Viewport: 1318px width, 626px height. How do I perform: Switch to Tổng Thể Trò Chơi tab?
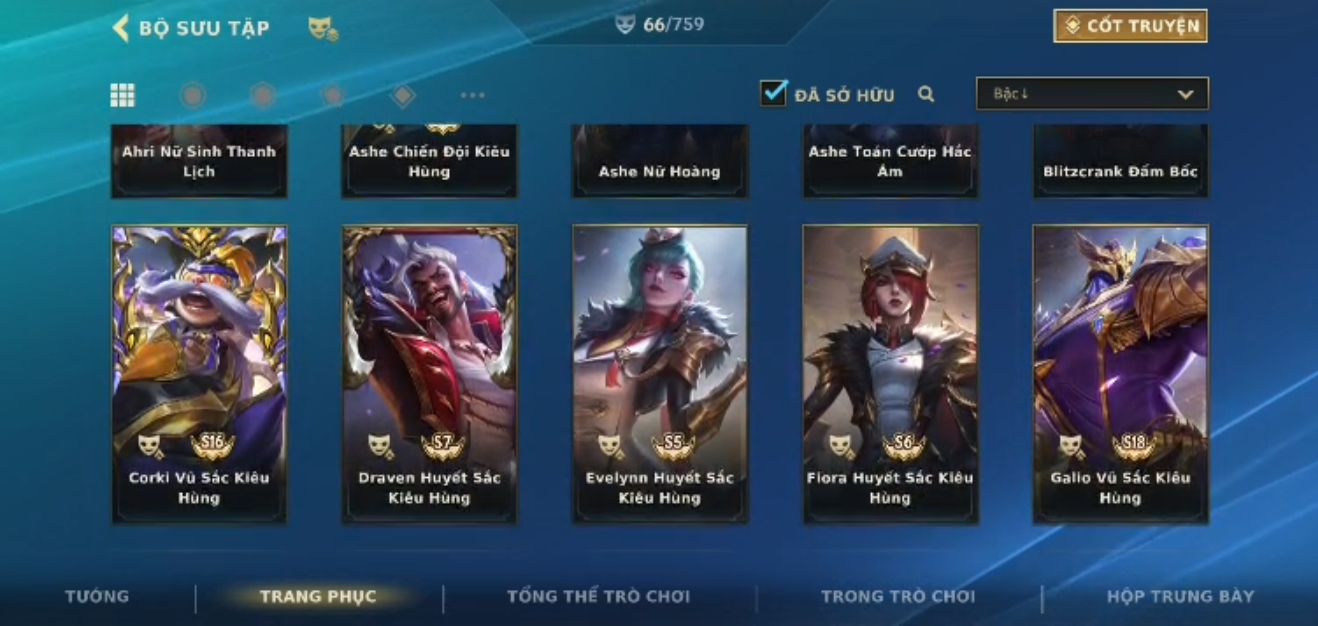click(598, 596)
